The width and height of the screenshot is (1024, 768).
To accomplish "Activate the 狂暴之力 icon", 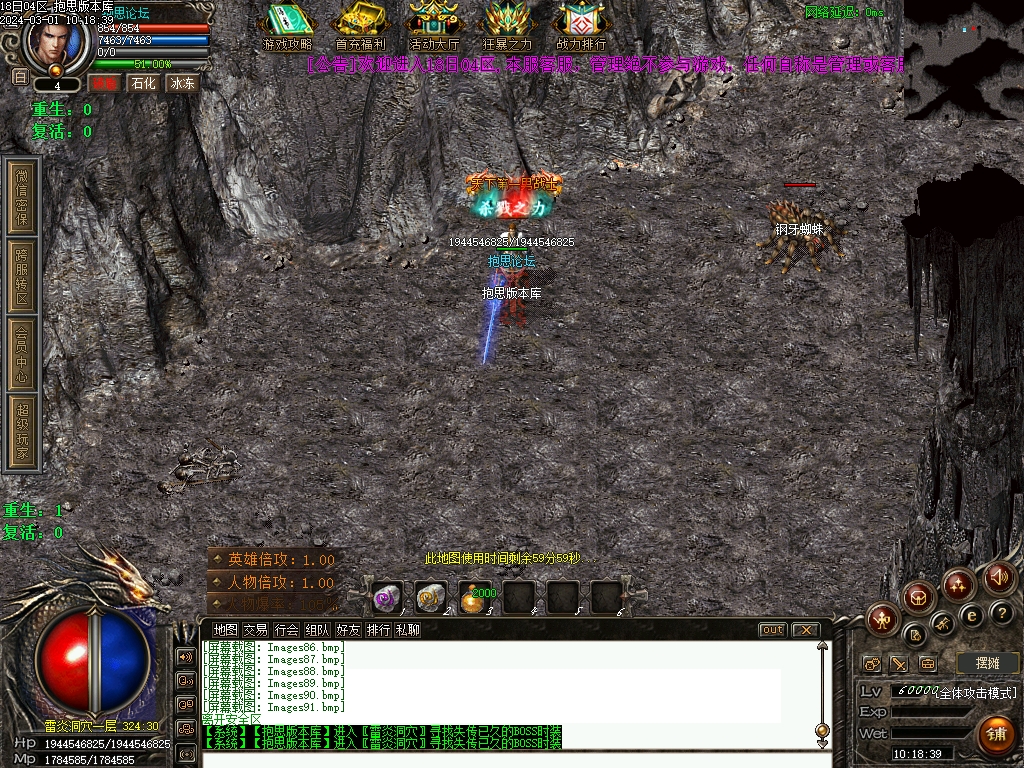I will pyautogui.click(x=507, y=26).
